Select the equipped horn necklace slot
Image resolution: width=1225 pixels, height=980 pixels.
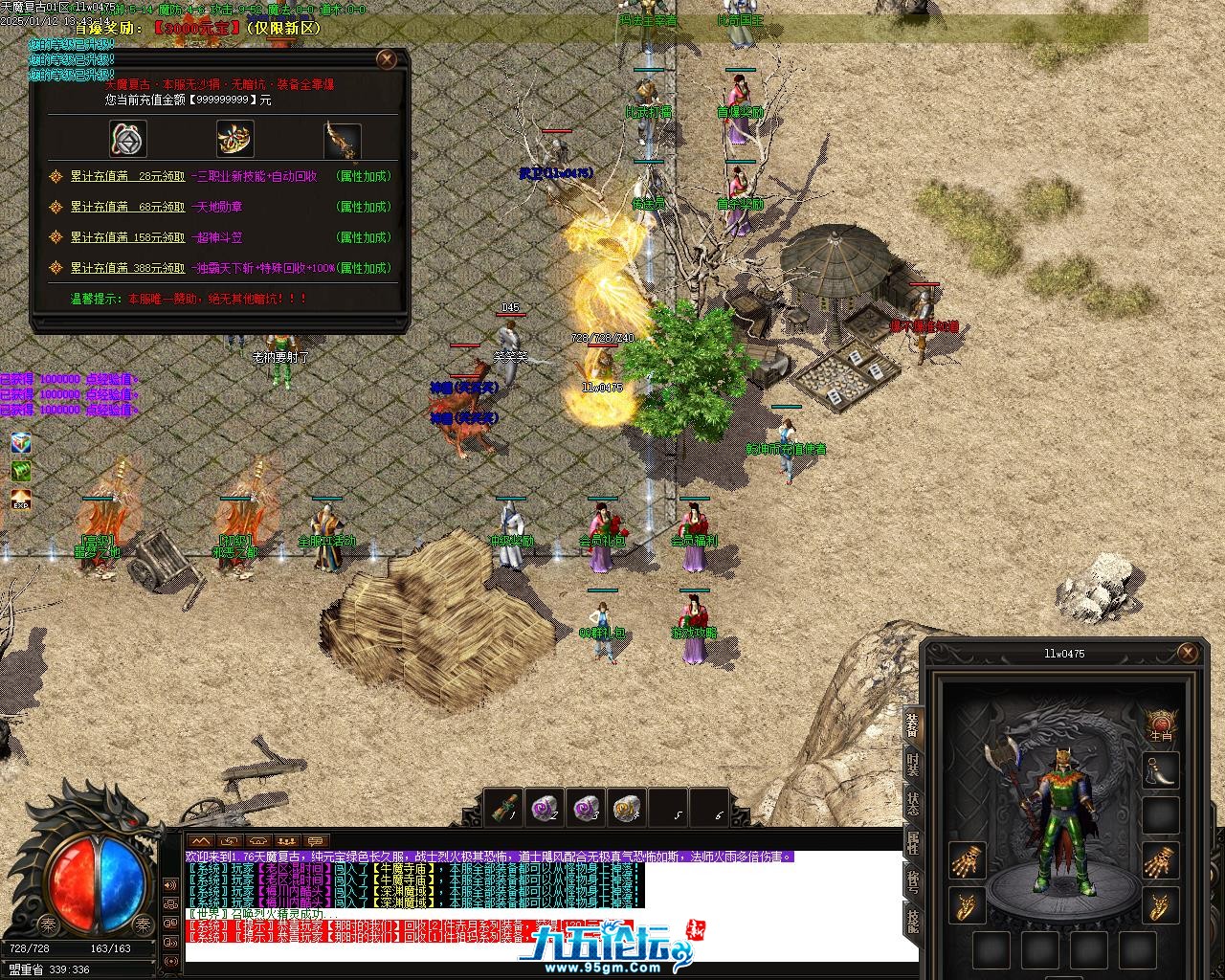pyautogui.click(x=1161, y=769)
